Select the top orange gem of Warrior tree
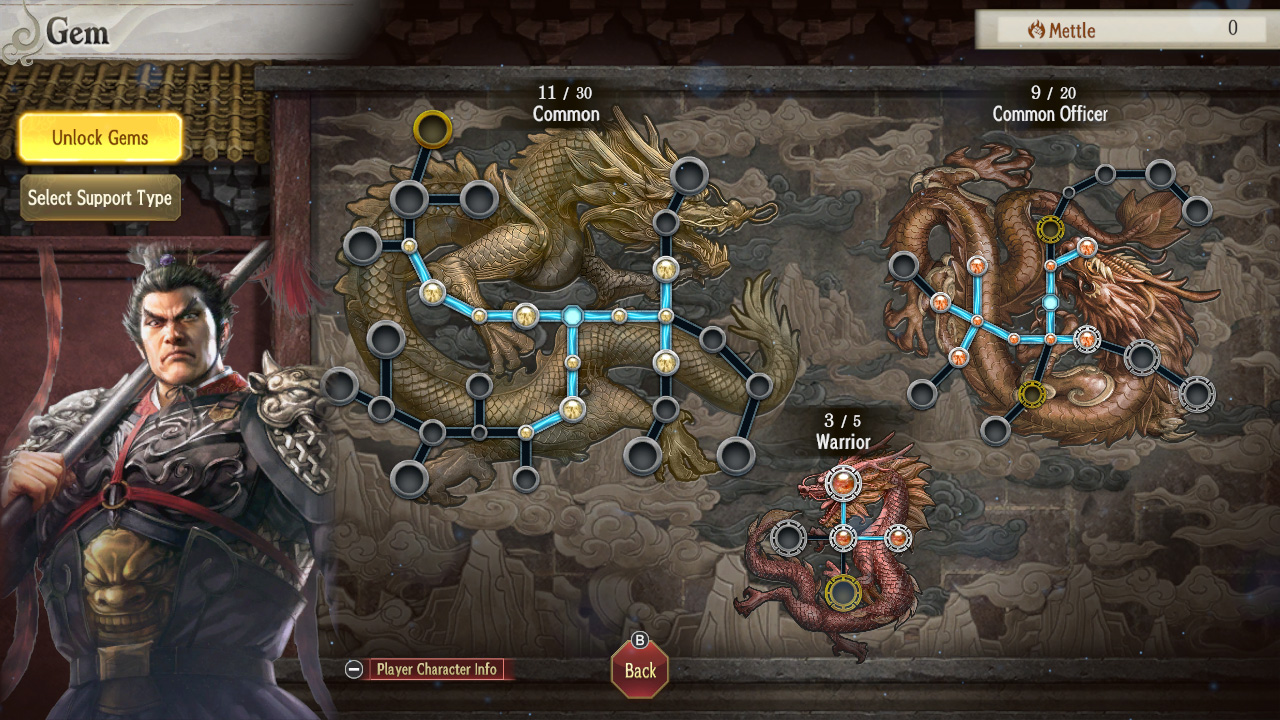Viewport: 1280px width, 720px height. 843,483
